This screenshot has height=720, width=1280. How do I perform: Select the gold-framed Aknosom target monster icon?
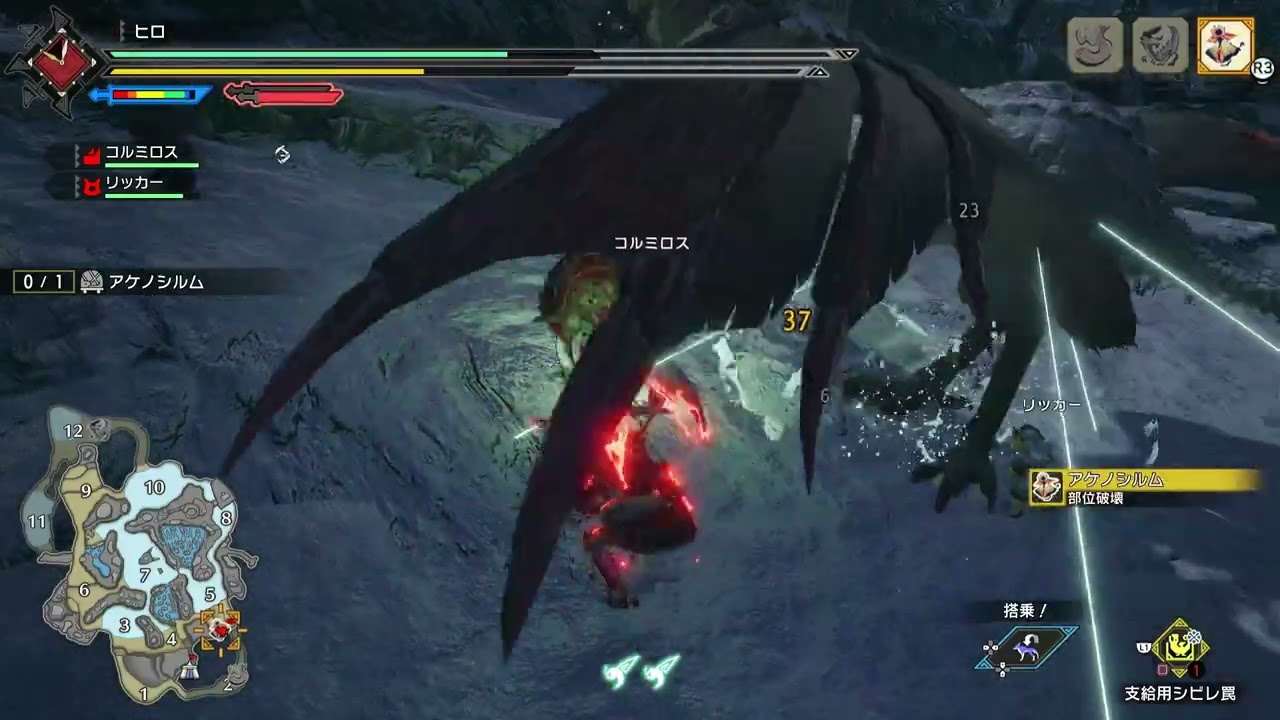click(x=1225, y=46)
